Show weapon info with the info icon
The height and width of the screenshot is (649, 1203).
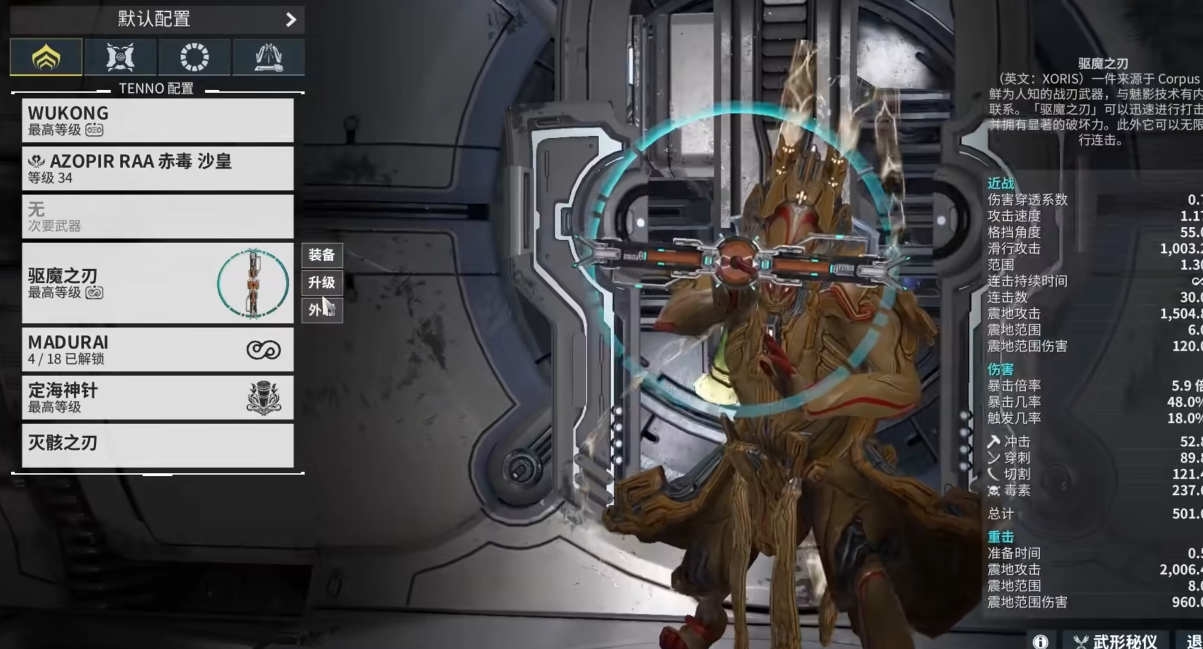tap(1040, 641)
